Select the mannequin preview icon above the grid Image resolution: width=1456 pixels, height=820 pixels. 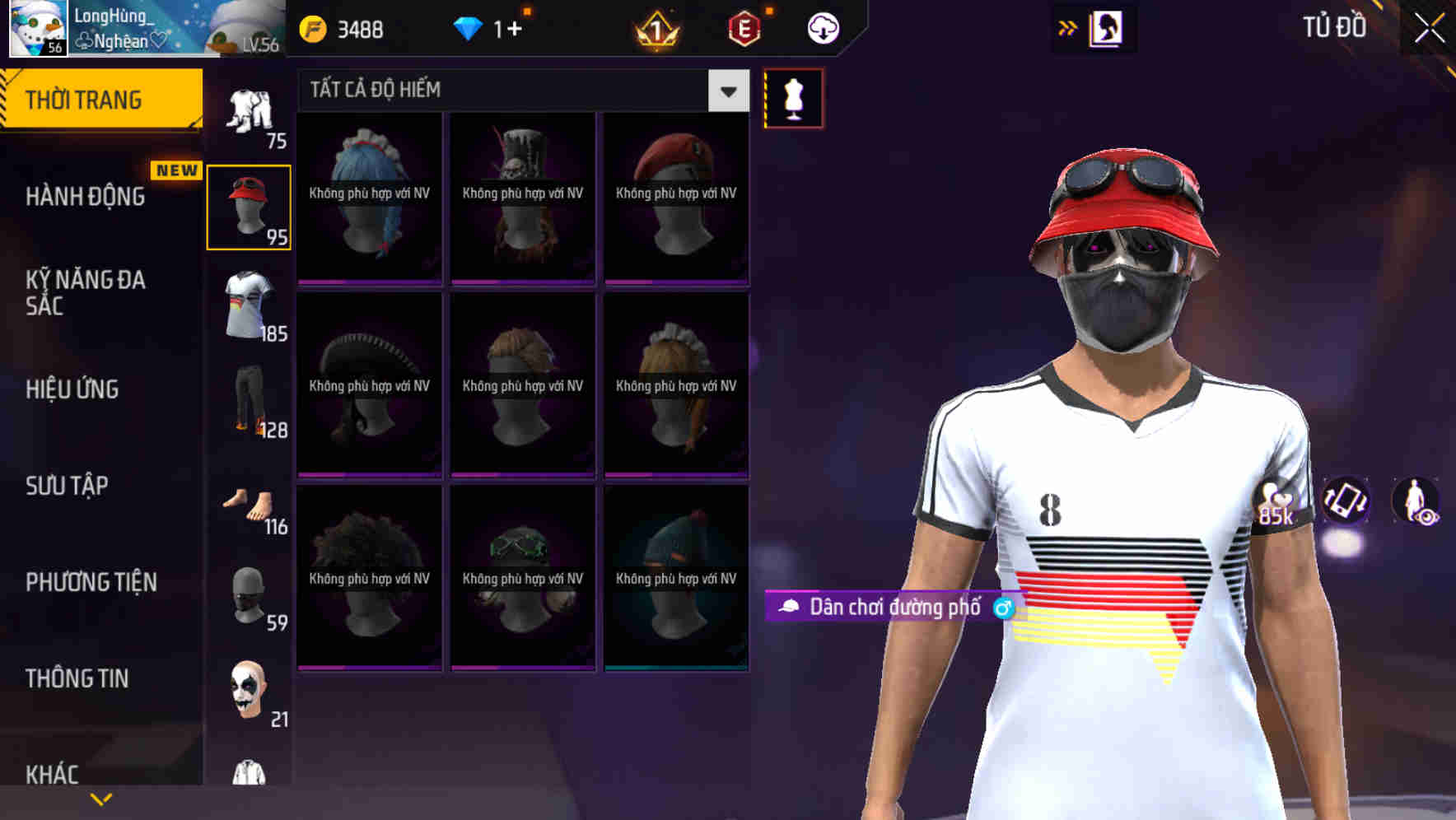point(793,97)
